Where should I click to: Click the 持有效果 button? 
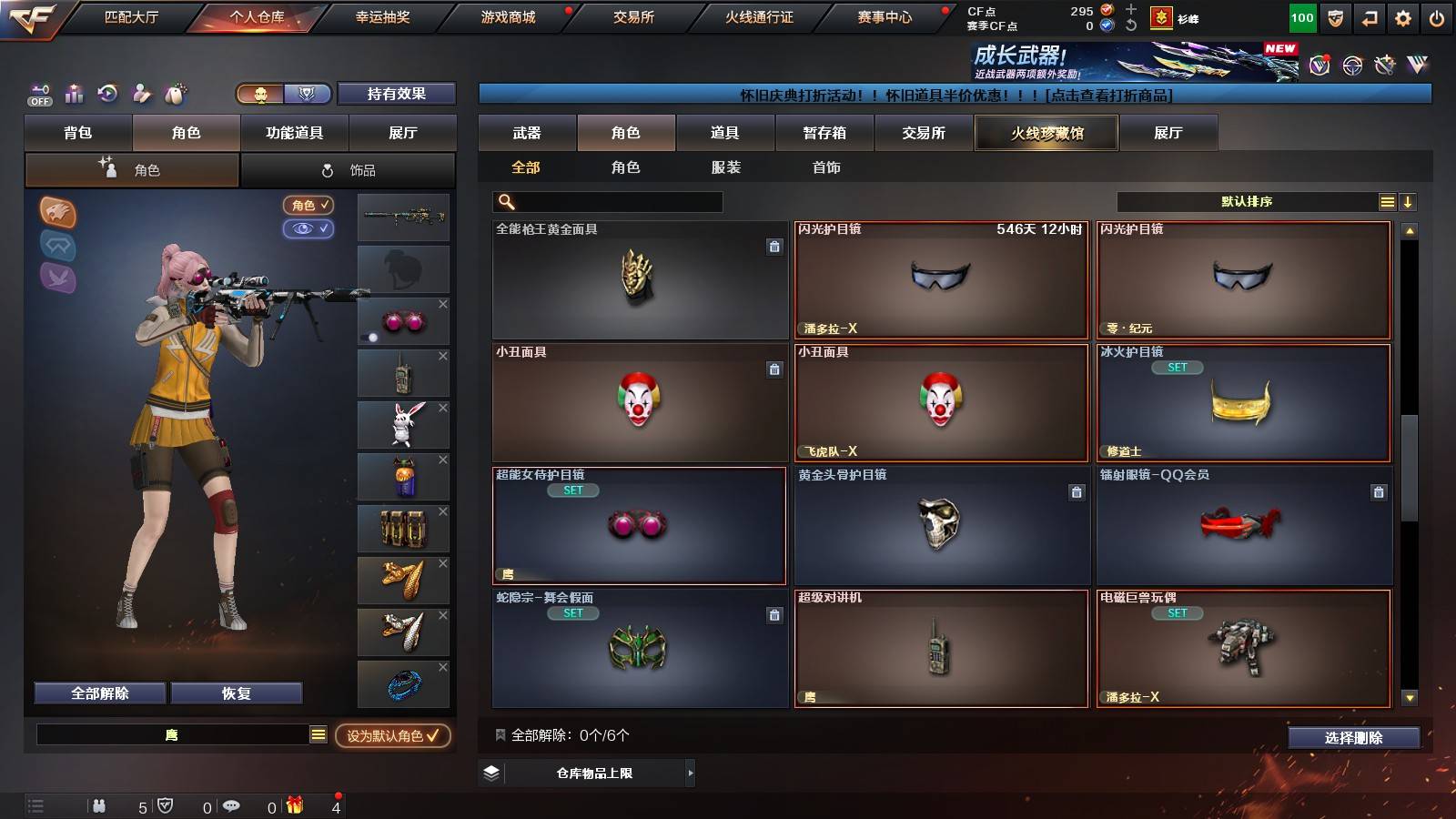[397, 94]
